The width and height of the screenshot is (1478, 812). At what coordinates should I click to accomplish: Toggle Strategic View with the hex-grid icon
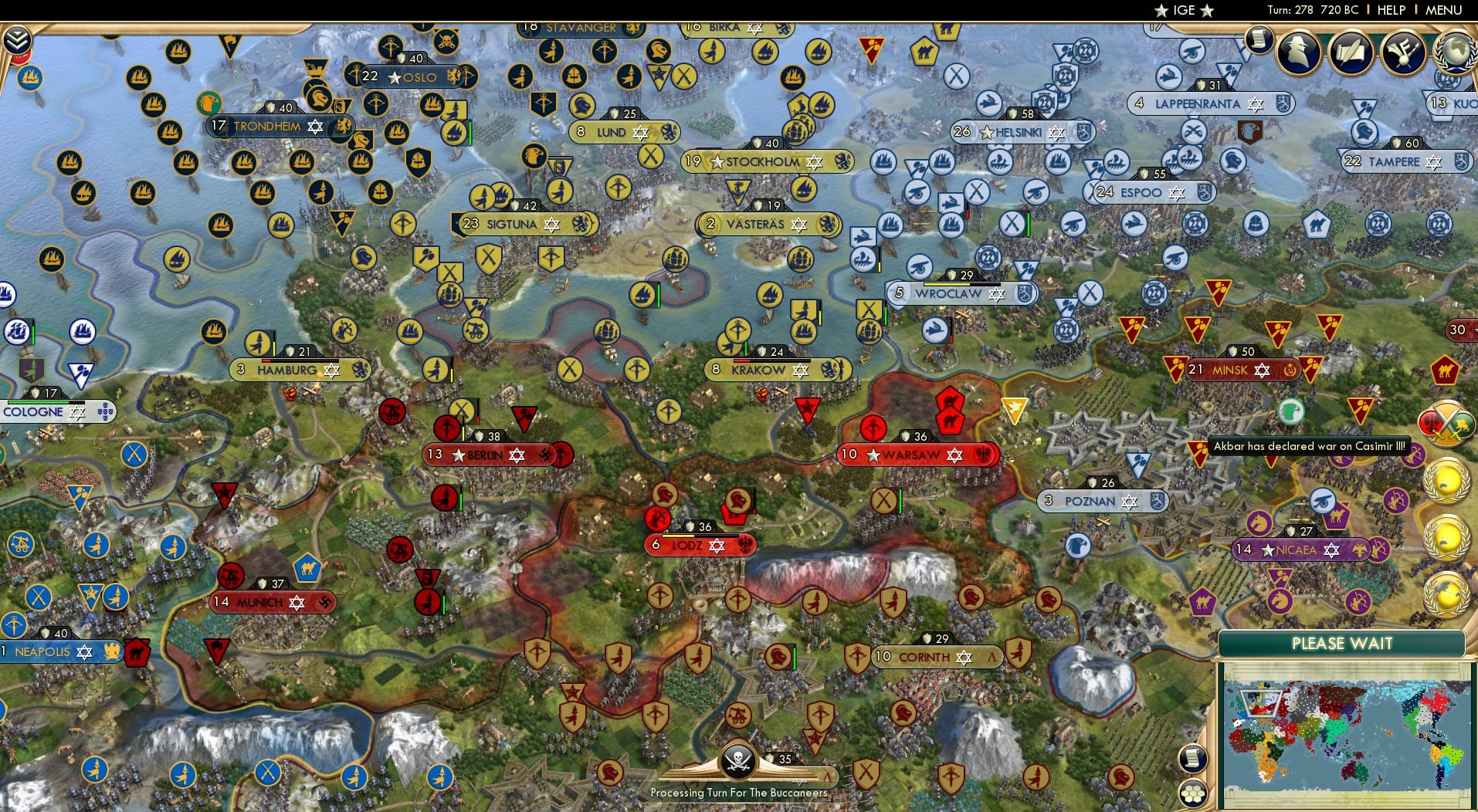[x=1193, y=793]
